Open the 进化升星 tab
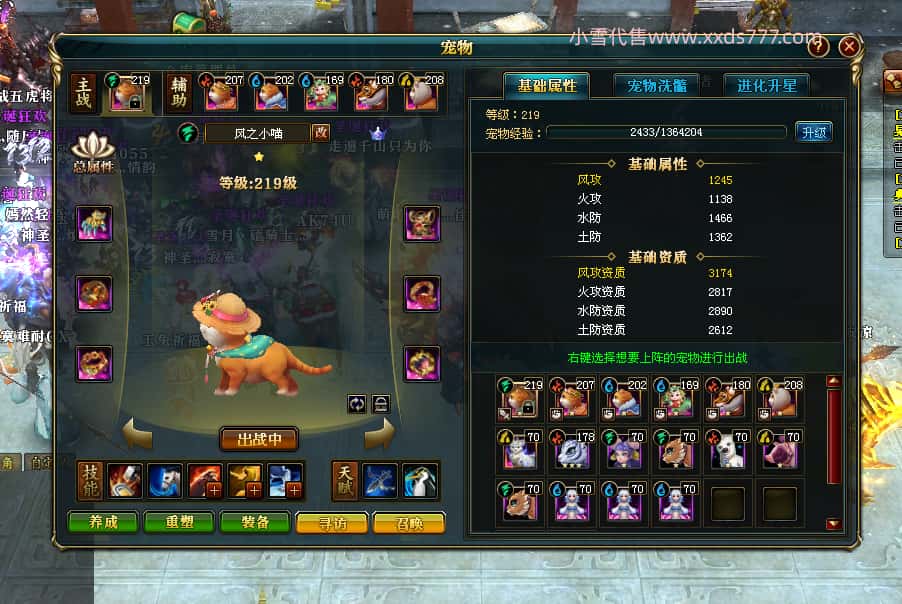Viewport: 902px width, 604px height. click(x=767, y=85)
